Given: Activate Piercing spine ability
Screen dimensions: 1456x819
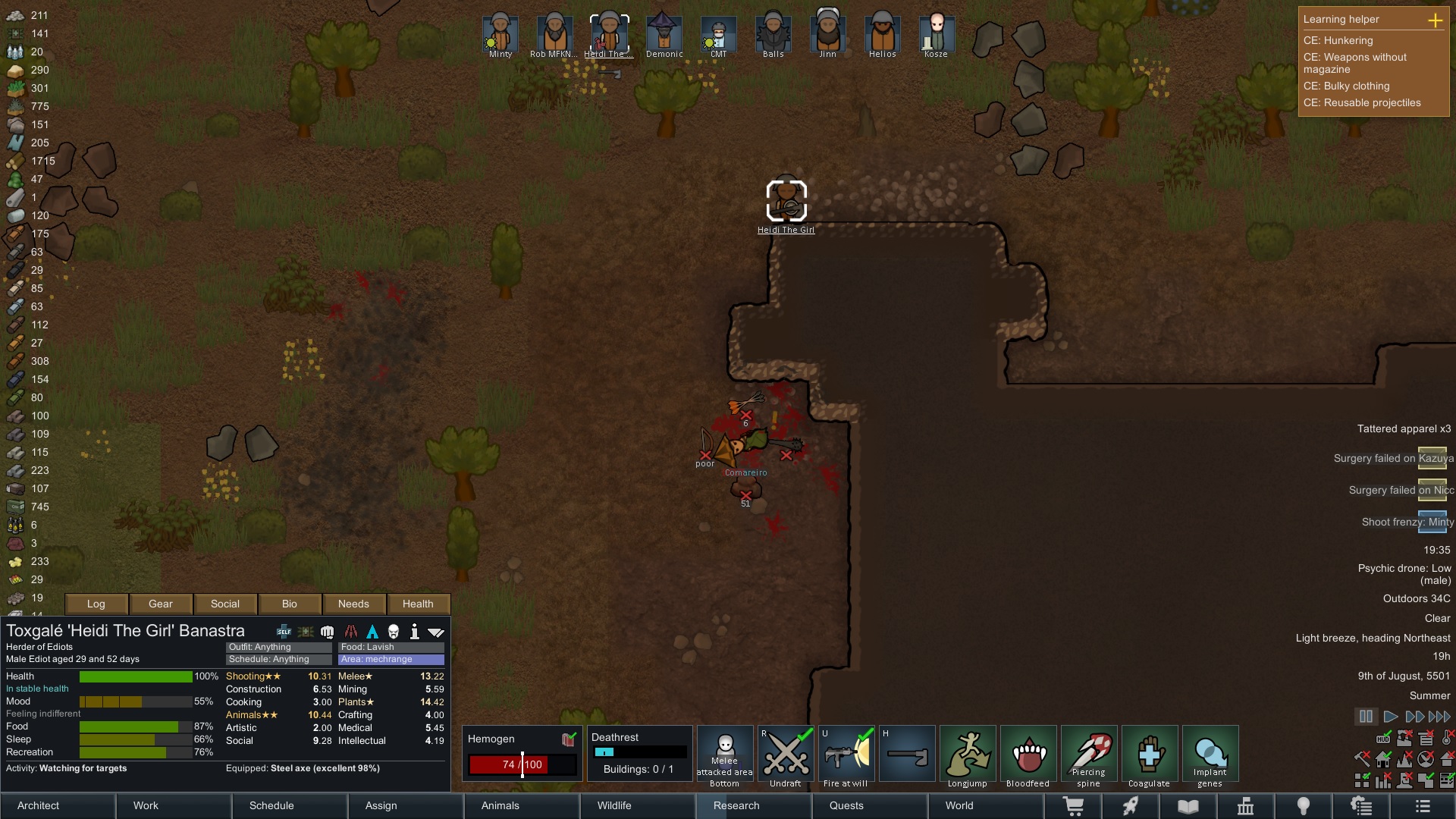Looking at the screenshot, I should pos(1089,754).
